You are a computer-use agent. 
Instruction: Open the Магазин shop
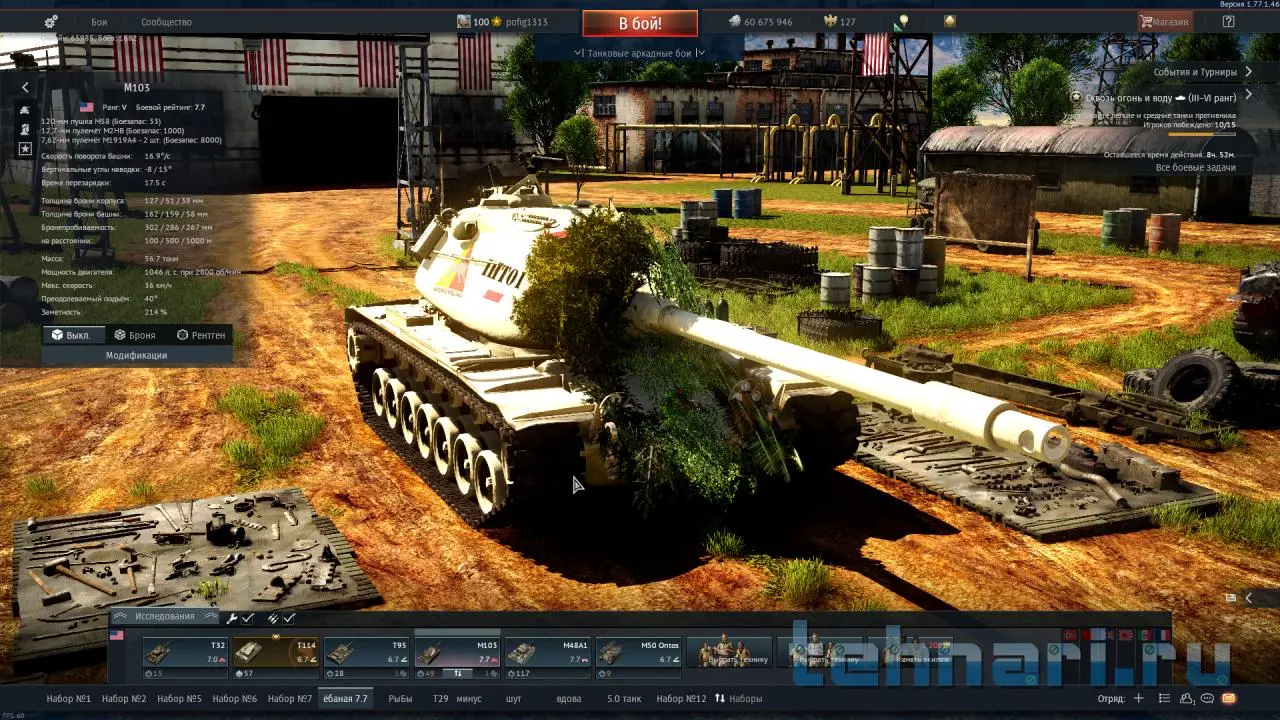click(1165, 22)
